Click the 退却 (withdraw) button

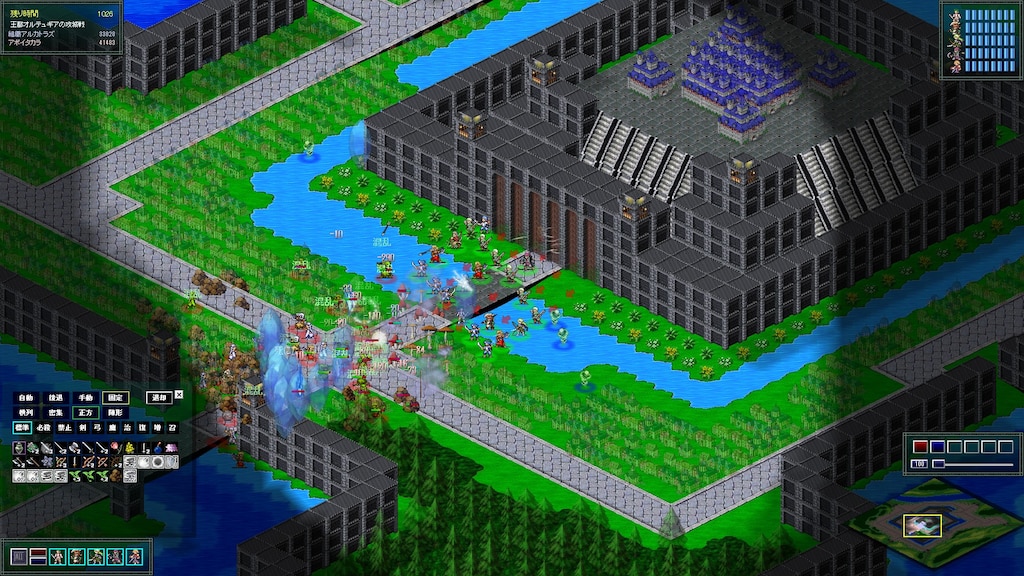click(158, 397)
